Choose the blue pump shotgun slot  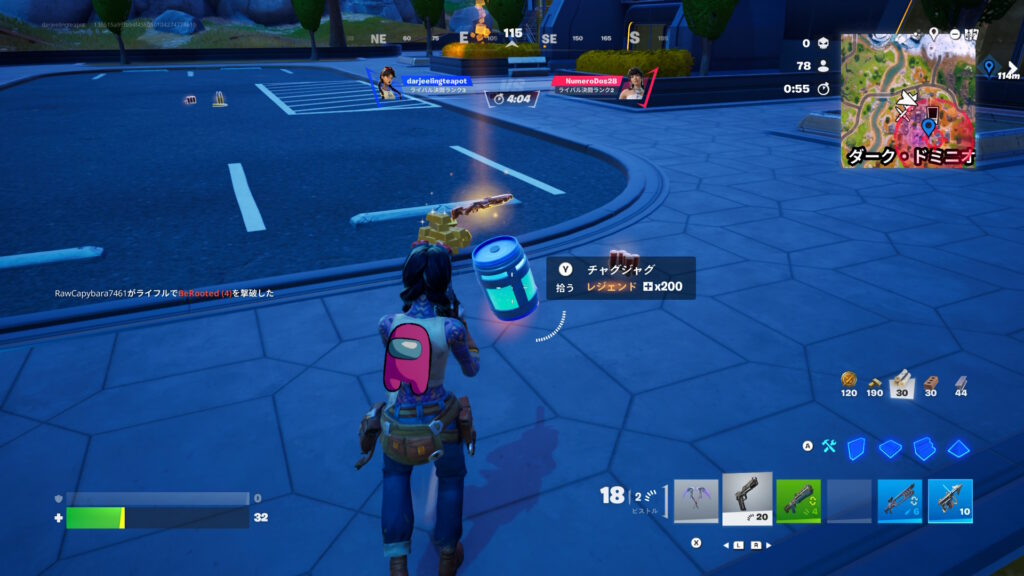tap(900, 500)
